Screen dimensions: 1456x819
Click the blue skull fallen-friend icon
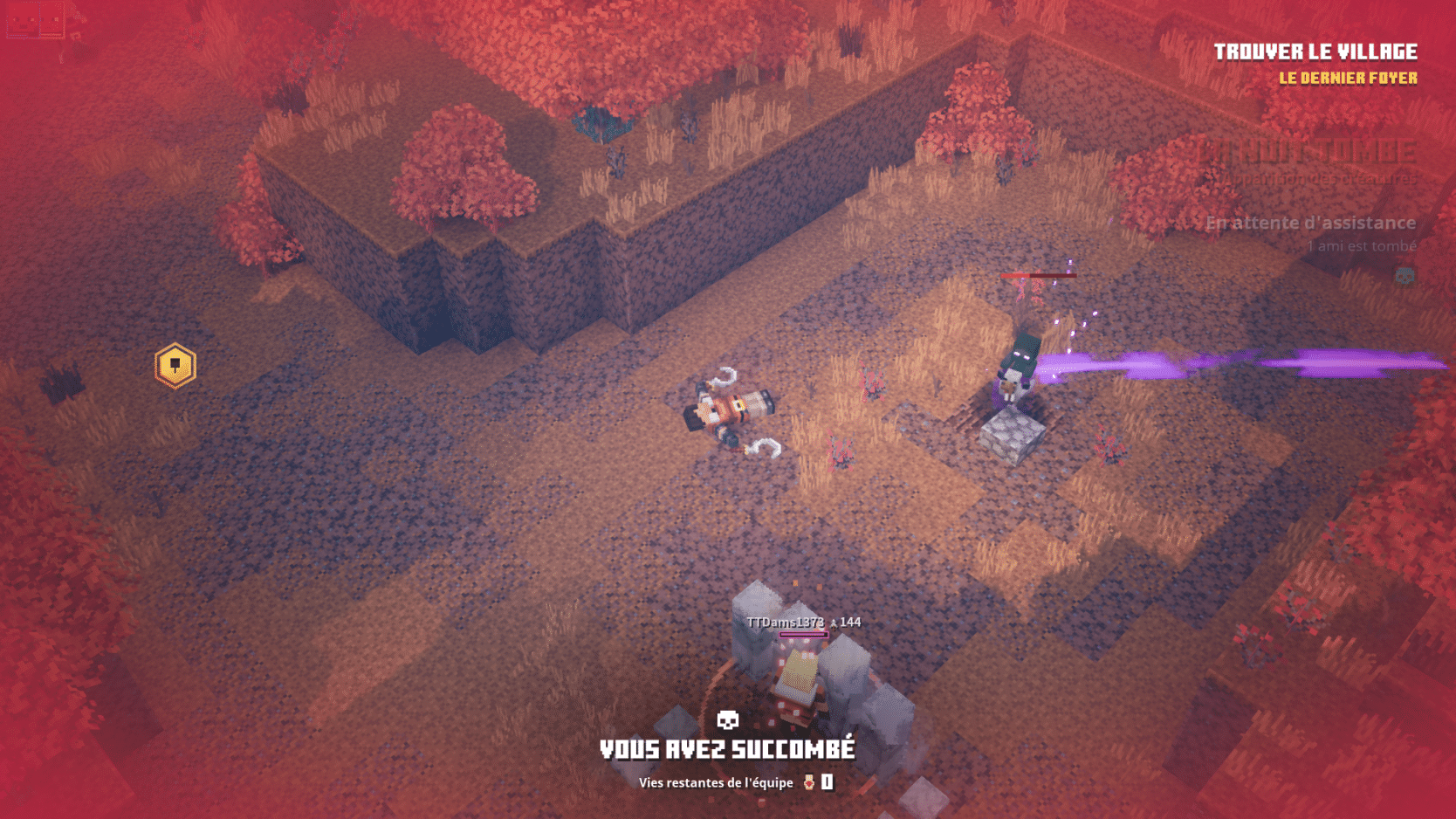pyautogui.click(x=1404, y=276)
